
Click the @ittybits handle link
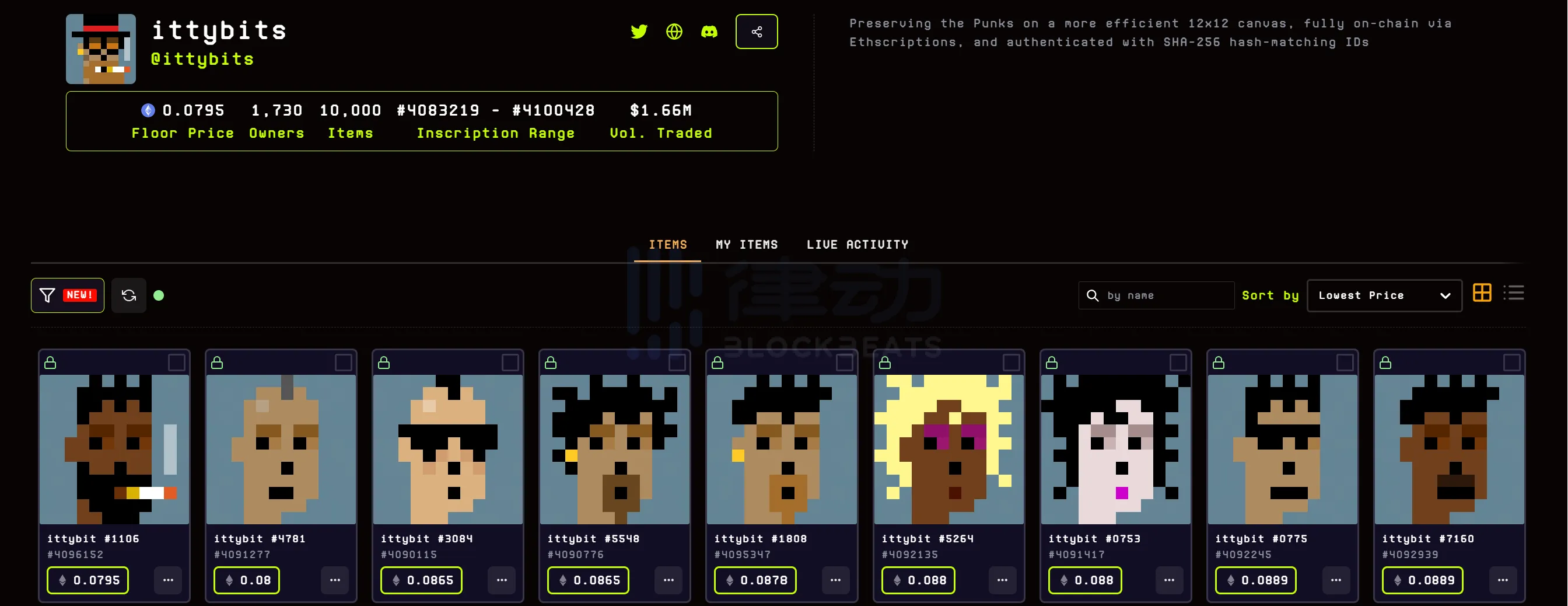pos(202,58)
